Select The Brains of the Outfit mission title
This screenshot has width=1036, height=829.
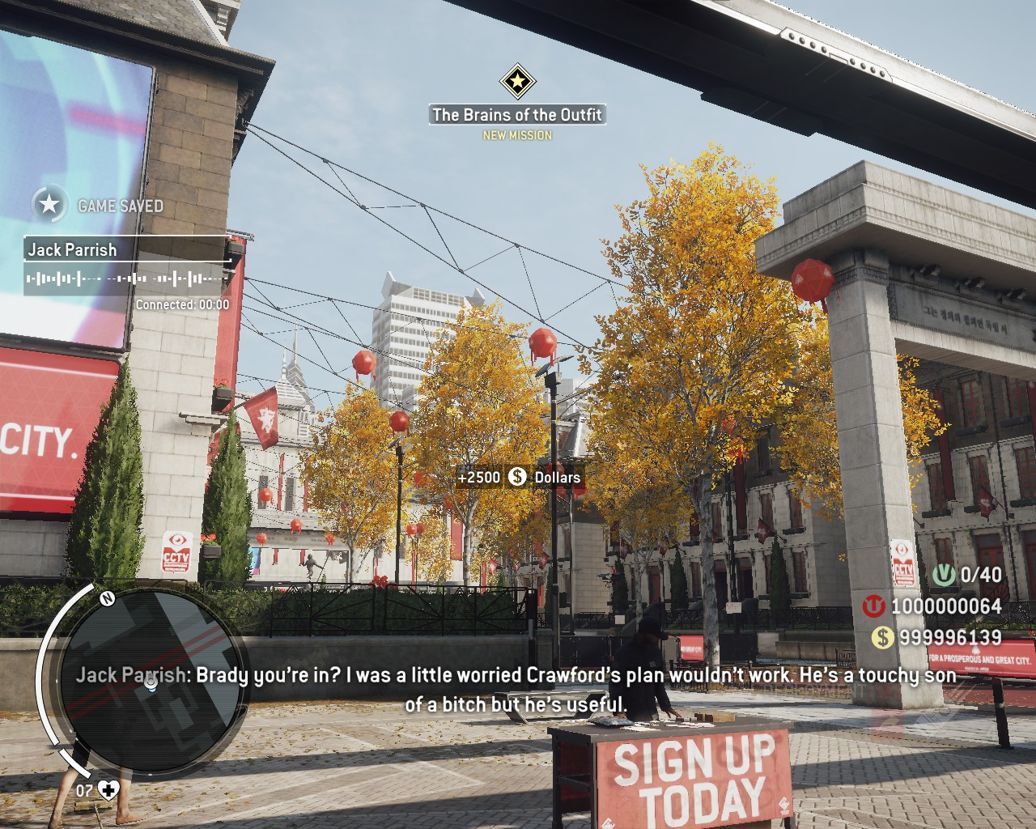[x=517, y=115]
